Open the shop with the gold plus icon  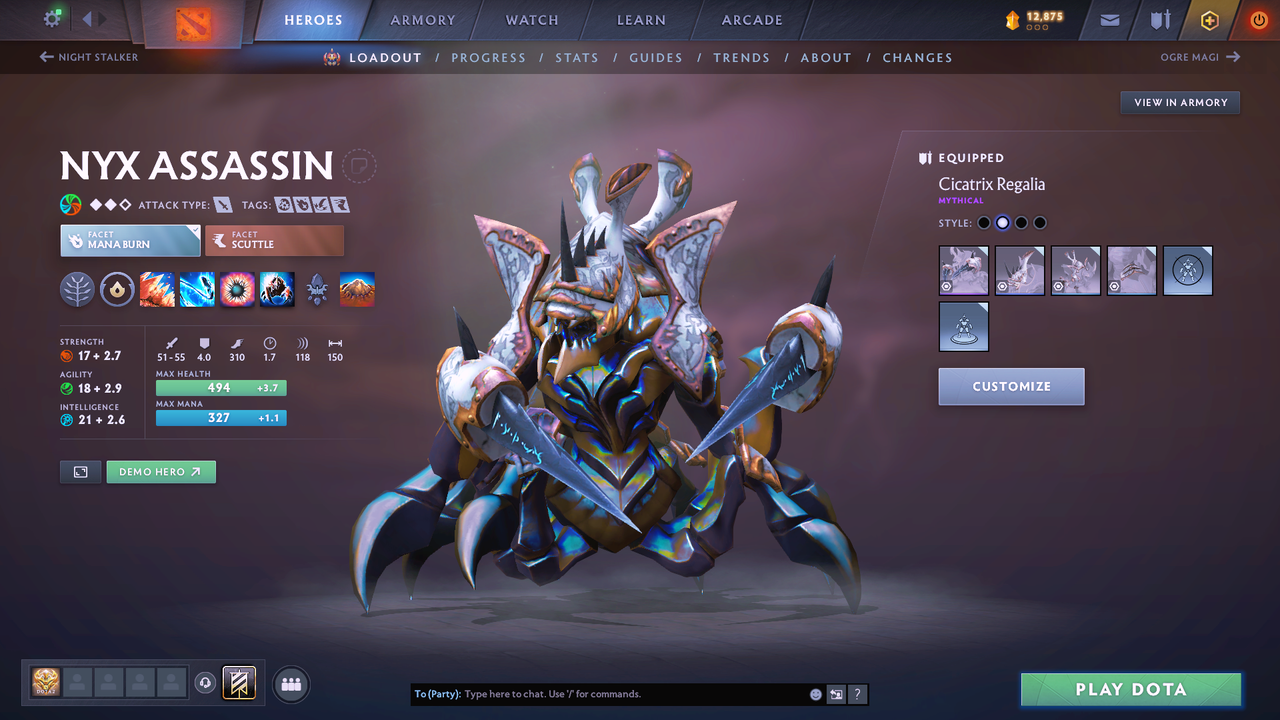click(x=1209, y=20)
